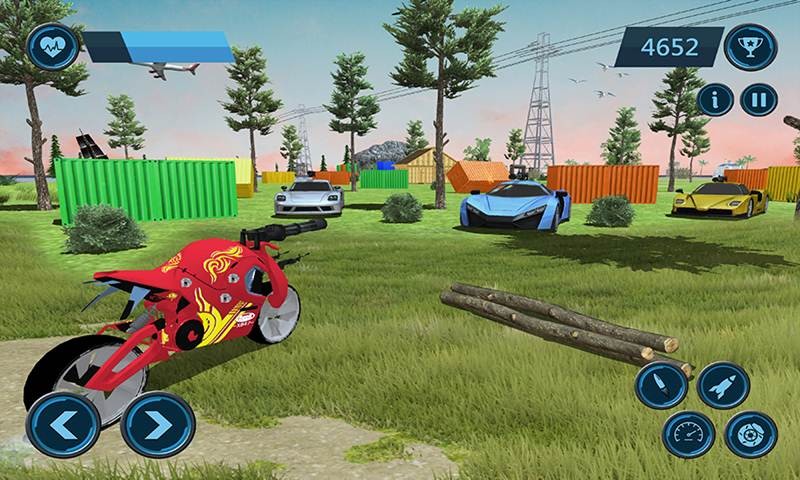The height and width of the screenshot is (480, 800).
Task: Steer left with the left arrow
Action: click(62, 424)
